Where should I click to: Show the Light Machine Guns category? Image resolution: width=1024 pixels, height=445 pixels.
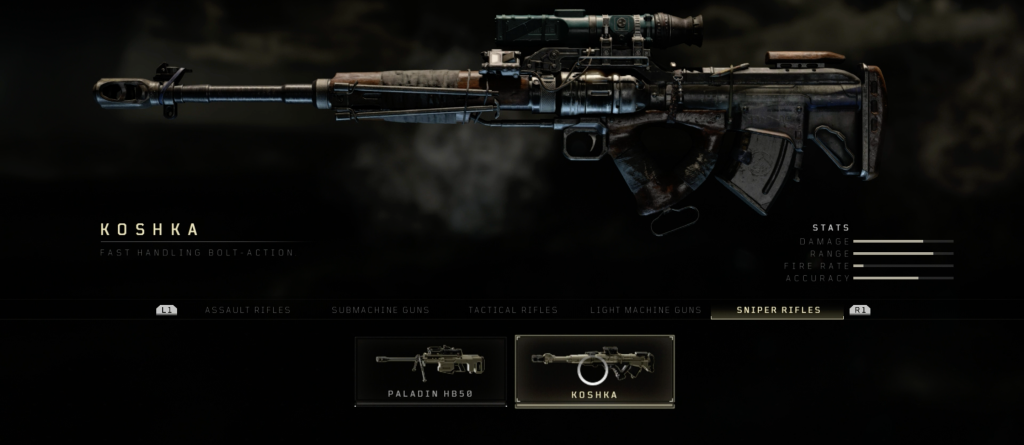[x=645, y=310]
